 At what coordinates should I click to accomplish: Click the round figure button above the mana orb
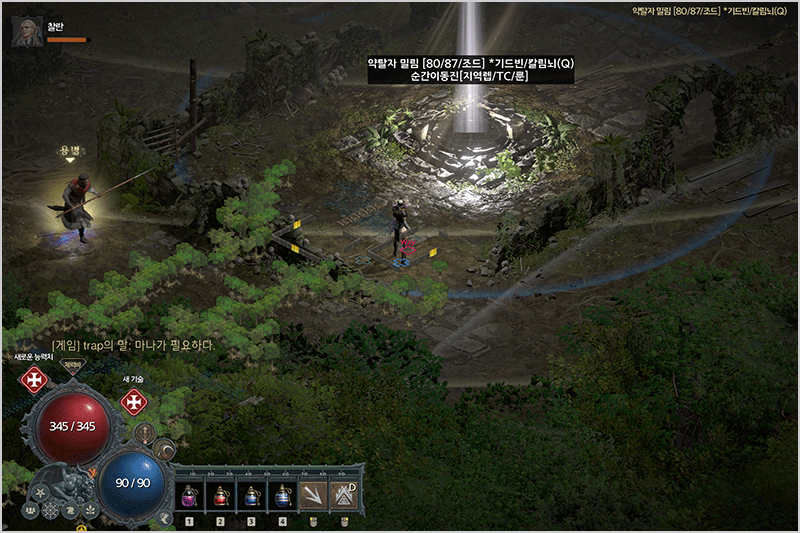(x=146, y=433)
